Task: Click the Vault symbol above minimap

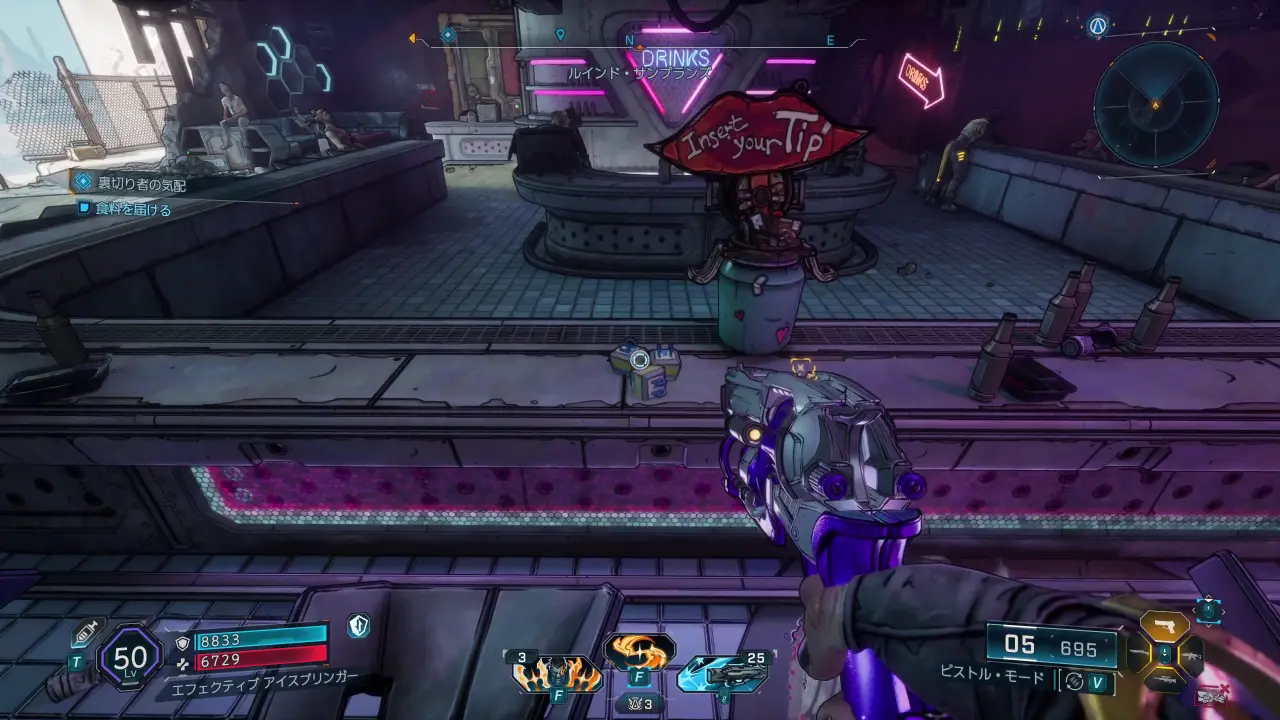Action: (1100, 27)
